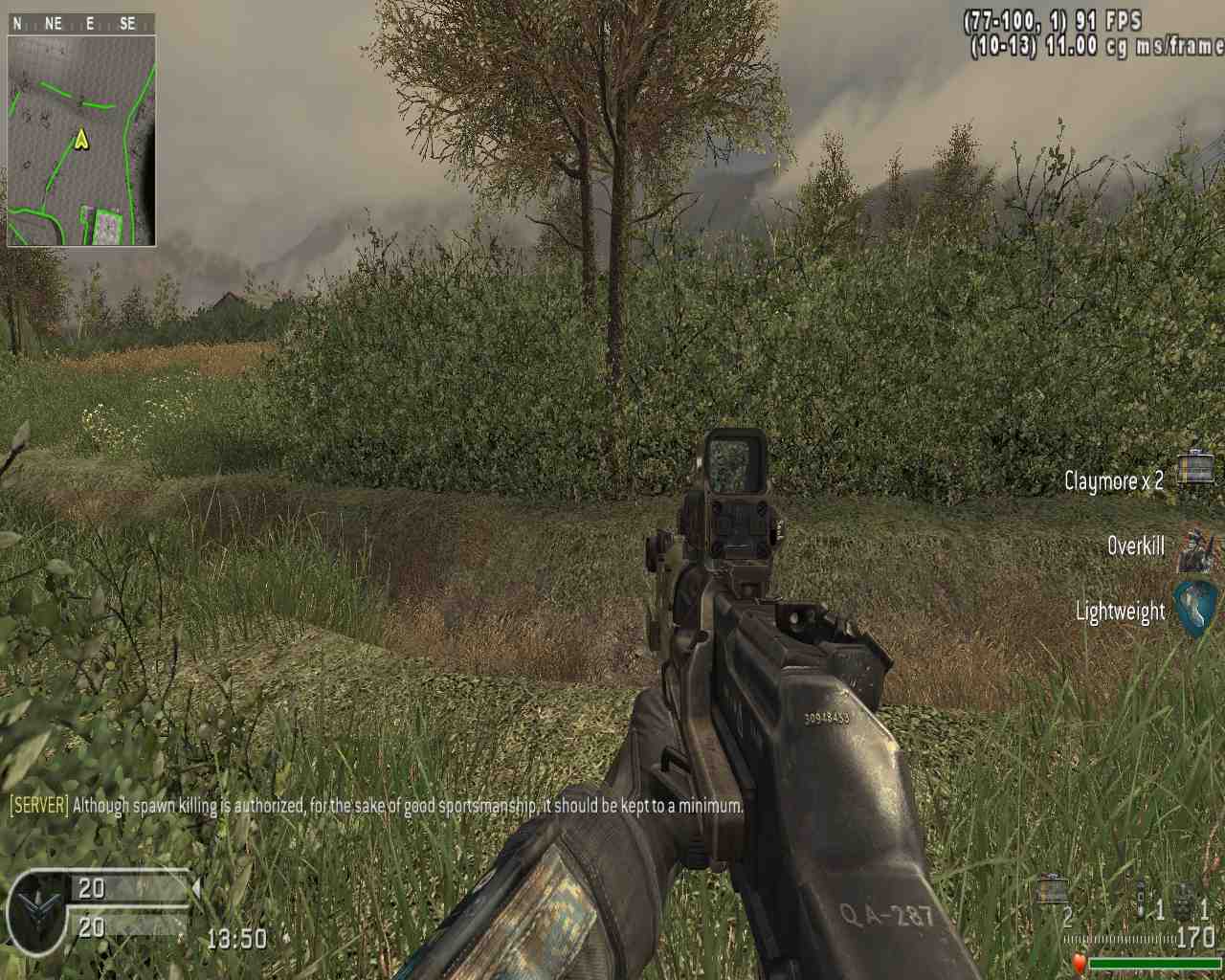Click the compass heading strip above the minimap
1225x980 pixels.
pos(81,24)
